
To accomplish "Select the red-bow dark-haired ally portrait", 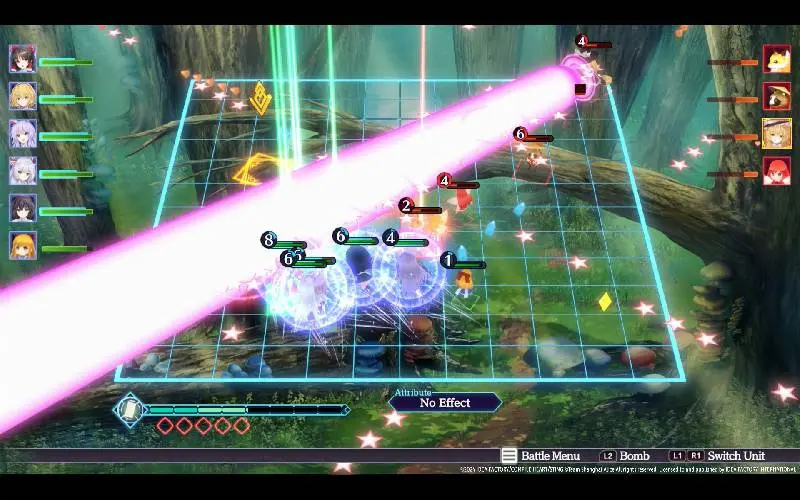I will pyautogui.click(x=23, y=59).
